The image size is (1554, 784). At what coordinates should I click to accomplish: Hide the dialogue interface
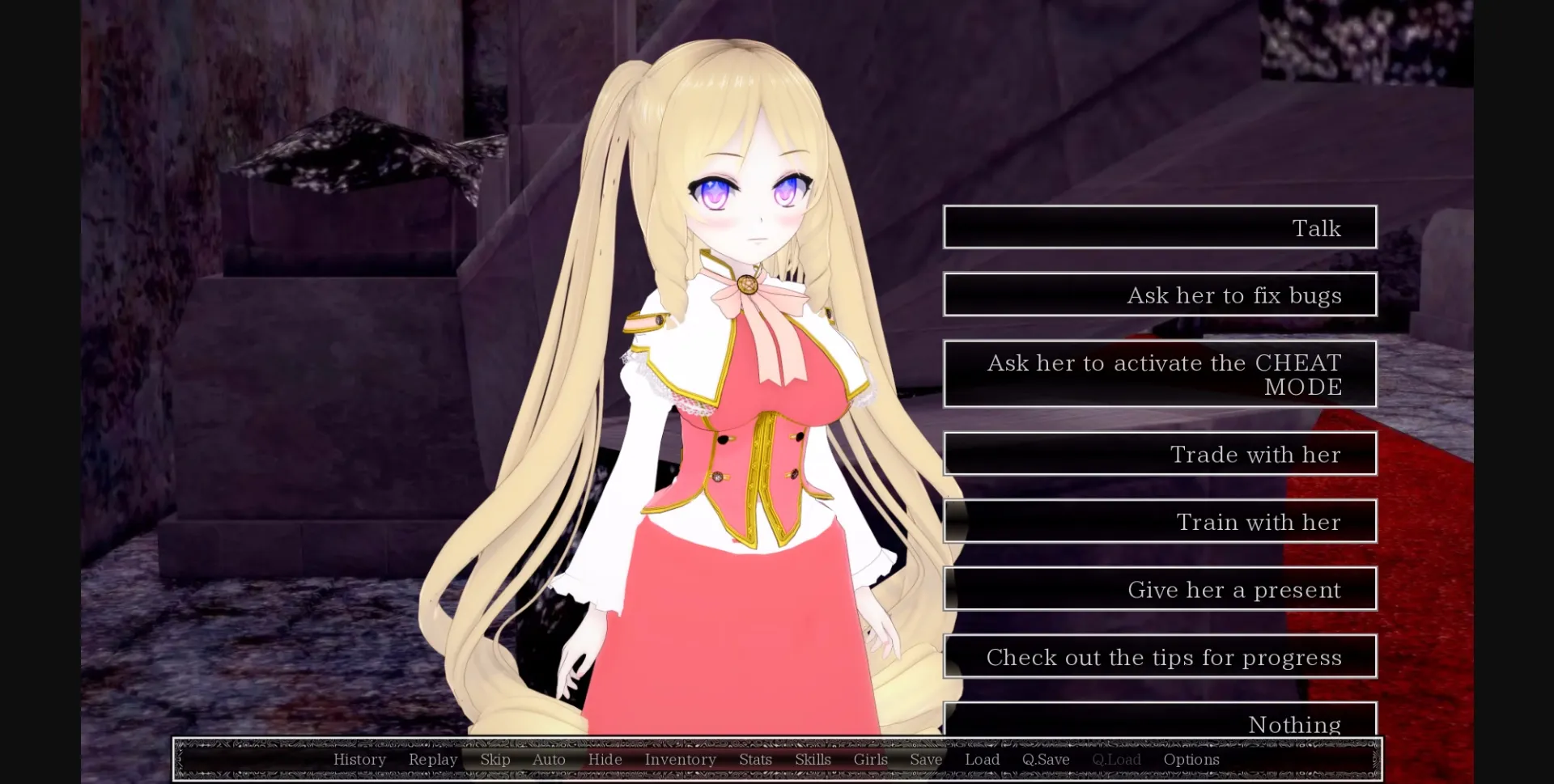605,759
